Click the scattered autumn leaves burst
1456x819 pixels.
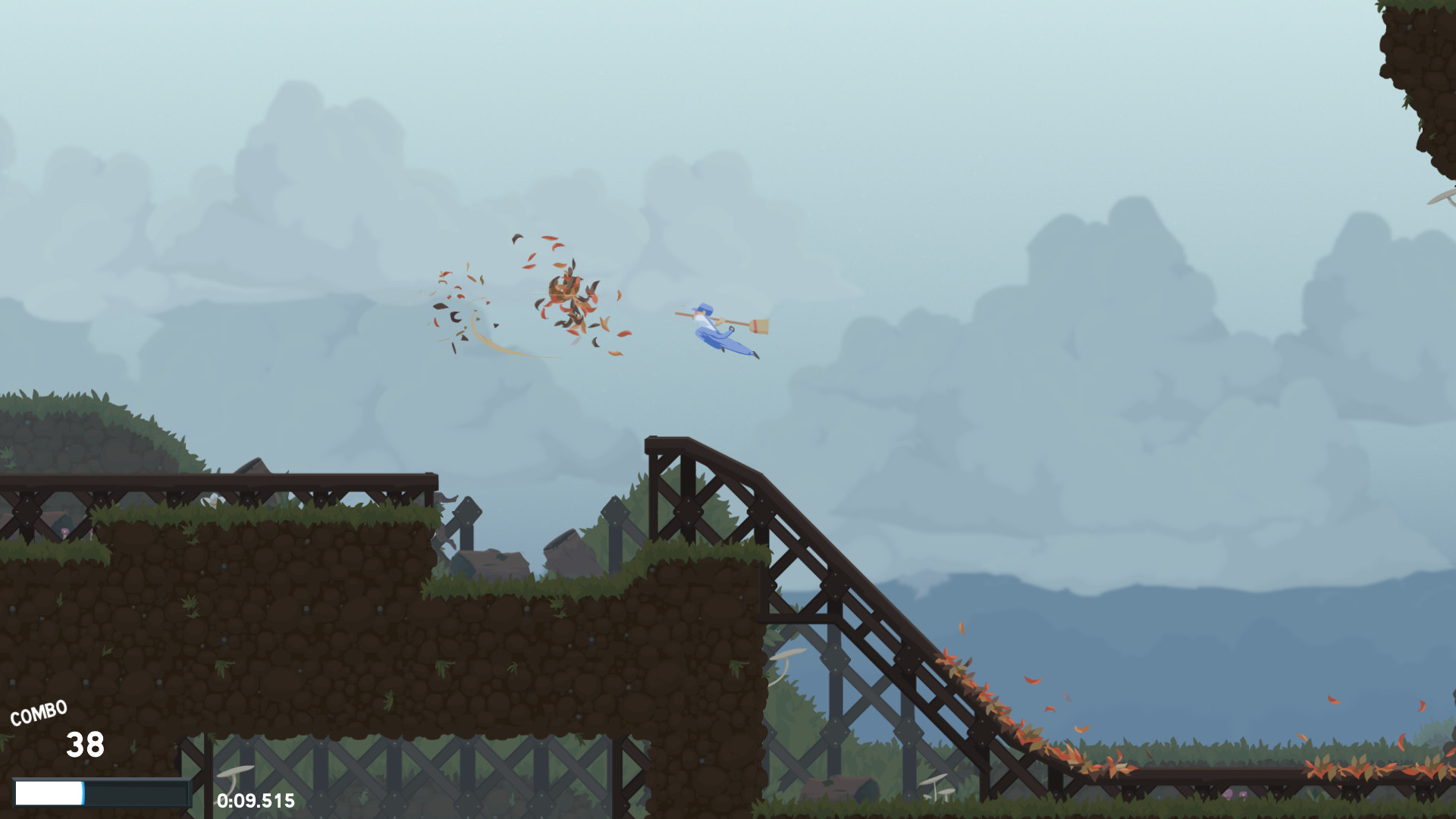pos(569,296)
